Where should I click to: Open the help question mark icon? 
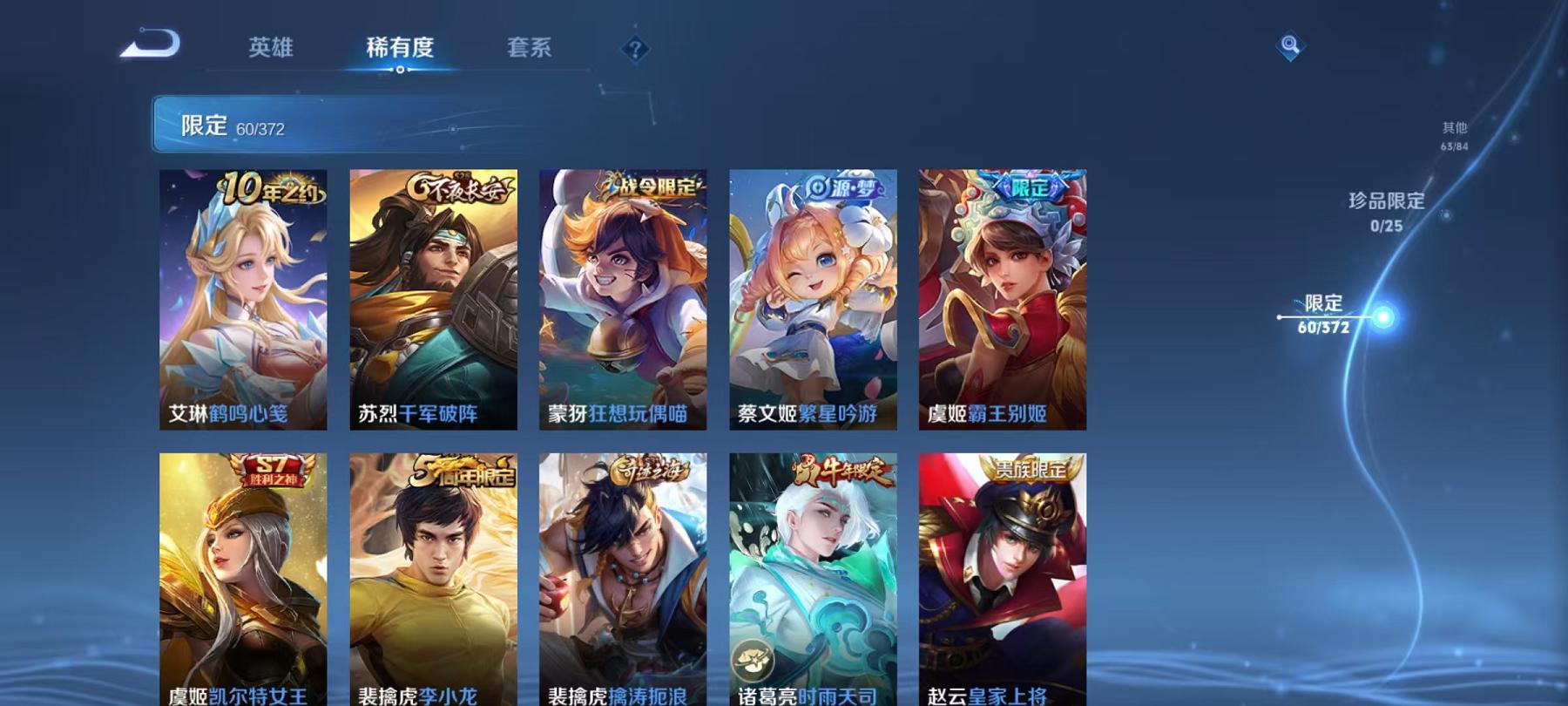[637, 49]
